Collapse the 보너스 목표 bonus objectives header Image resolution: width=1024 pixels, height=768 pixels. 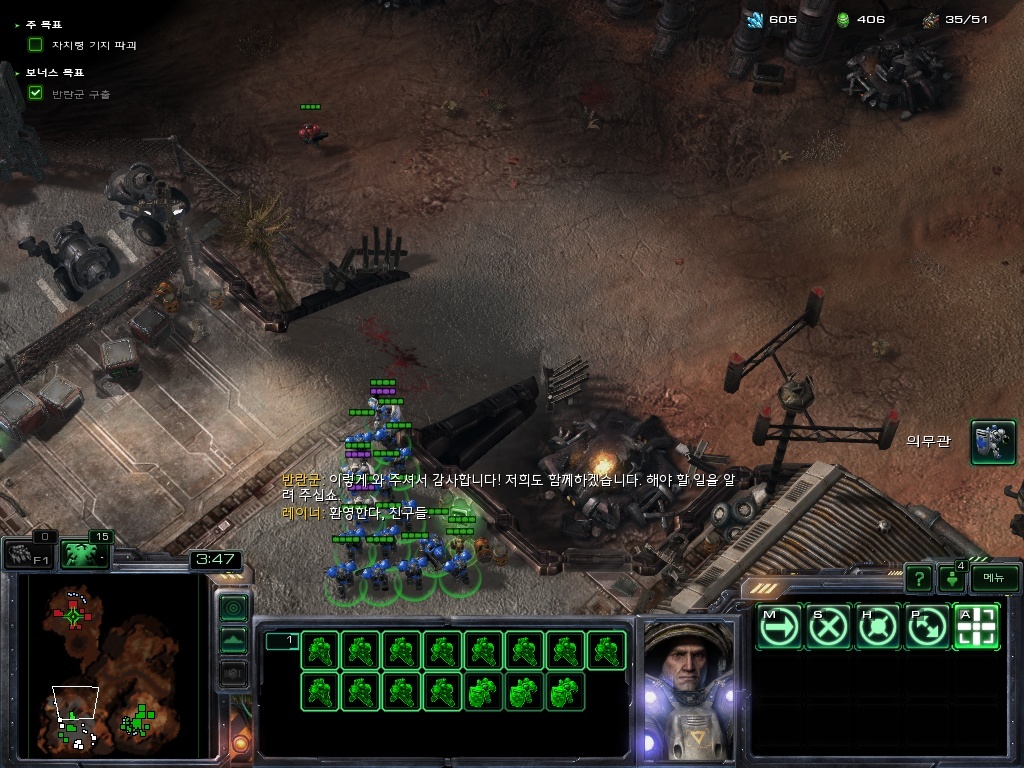tap(18, 73)
